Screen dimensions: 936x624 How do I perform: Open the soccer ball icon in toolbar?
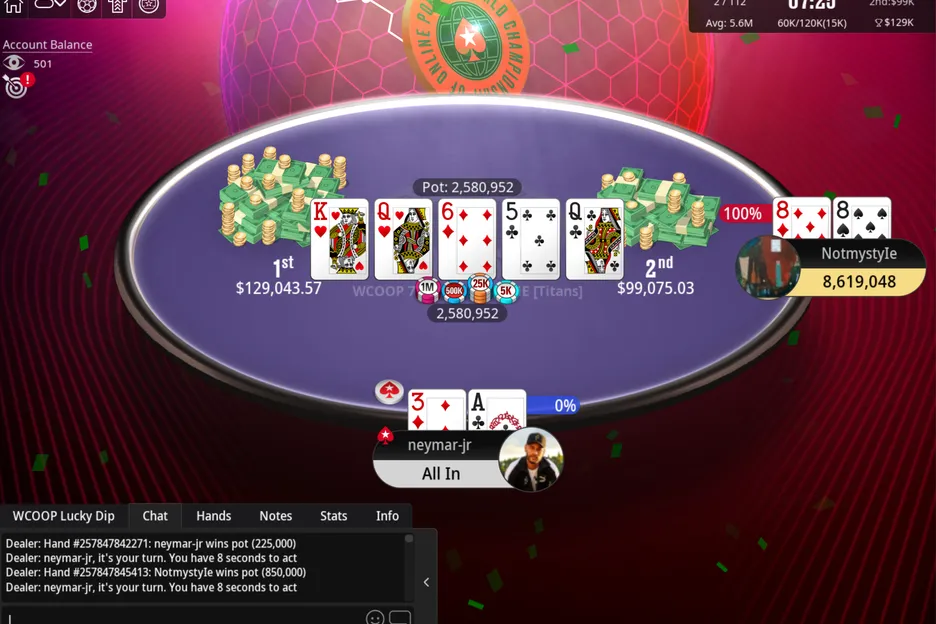click(87, 5)
